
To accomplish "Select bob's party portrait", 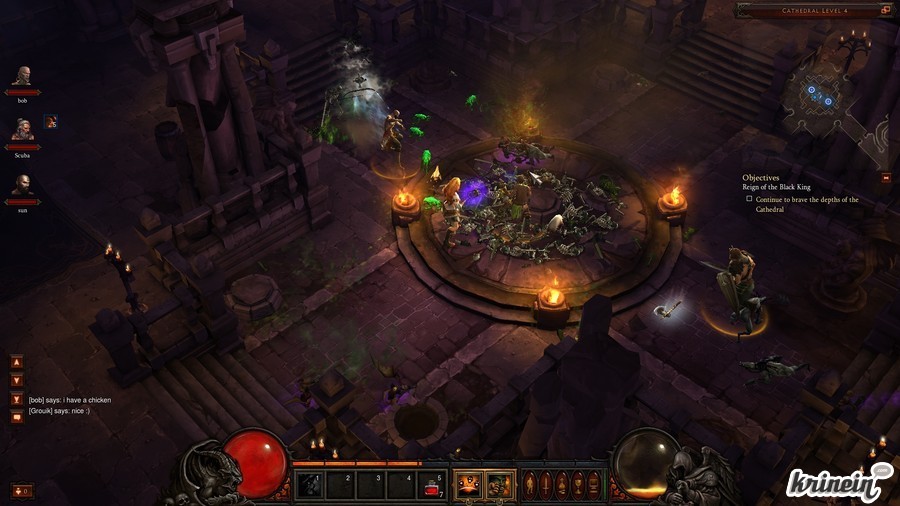I will coord(22,77).
